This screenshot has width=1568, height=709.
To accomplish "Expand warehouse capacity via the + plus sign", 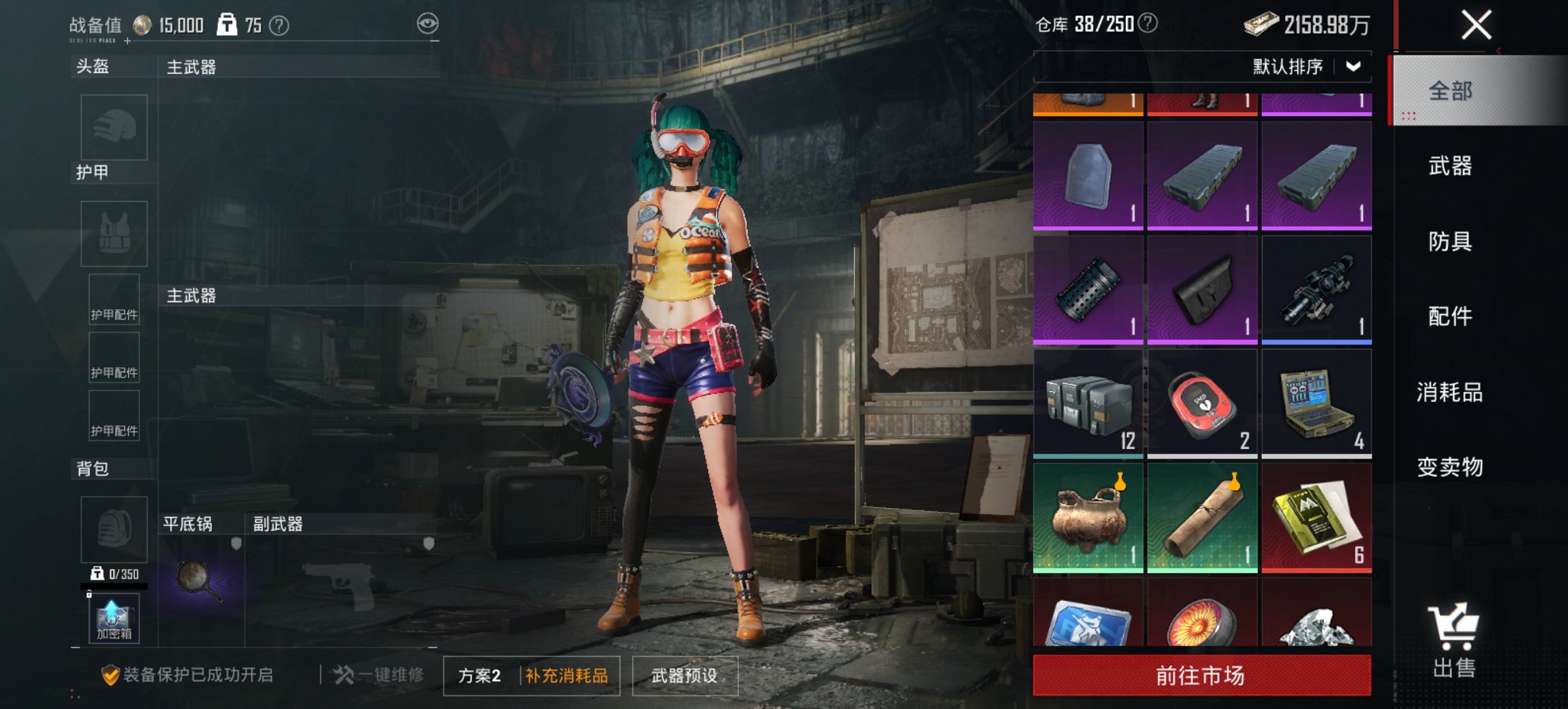I will click(126, 42).
